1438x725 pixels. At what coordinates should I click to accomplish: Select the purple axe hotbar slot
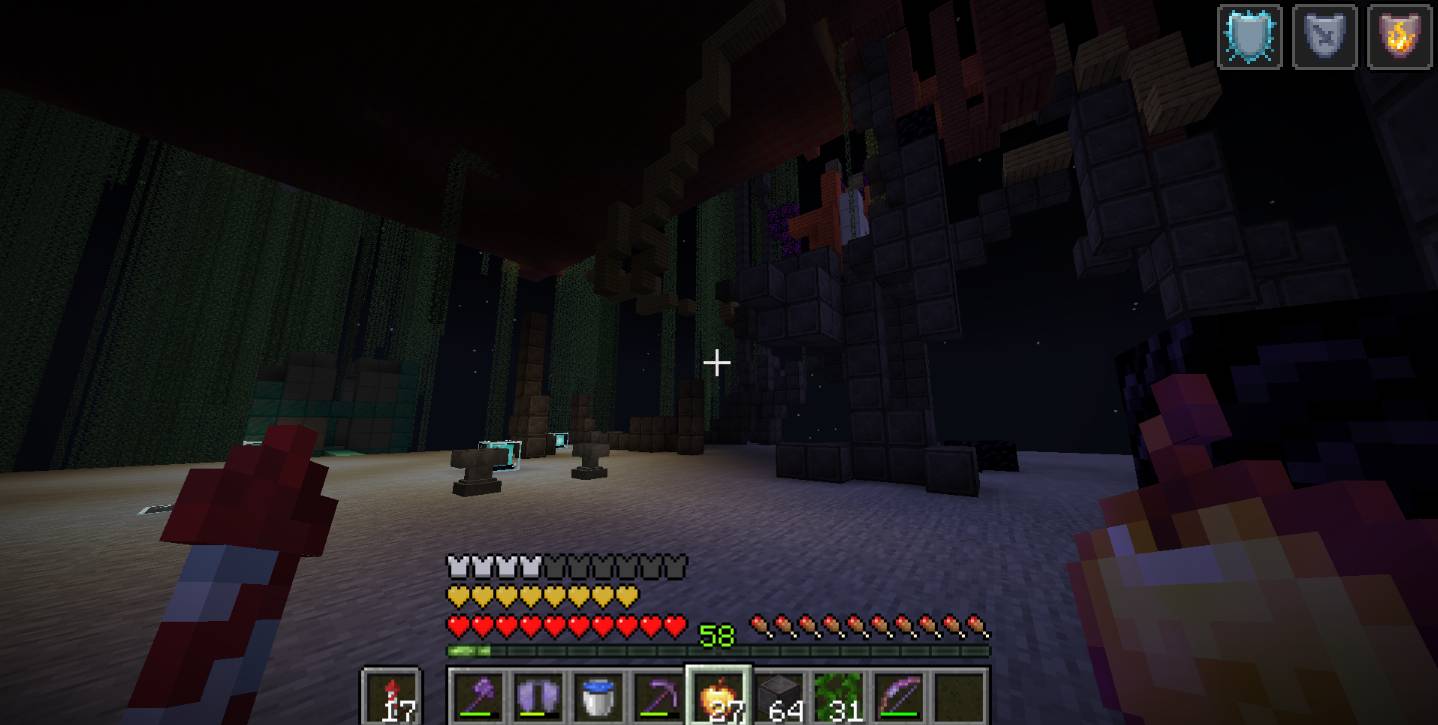tap(478, 696)
